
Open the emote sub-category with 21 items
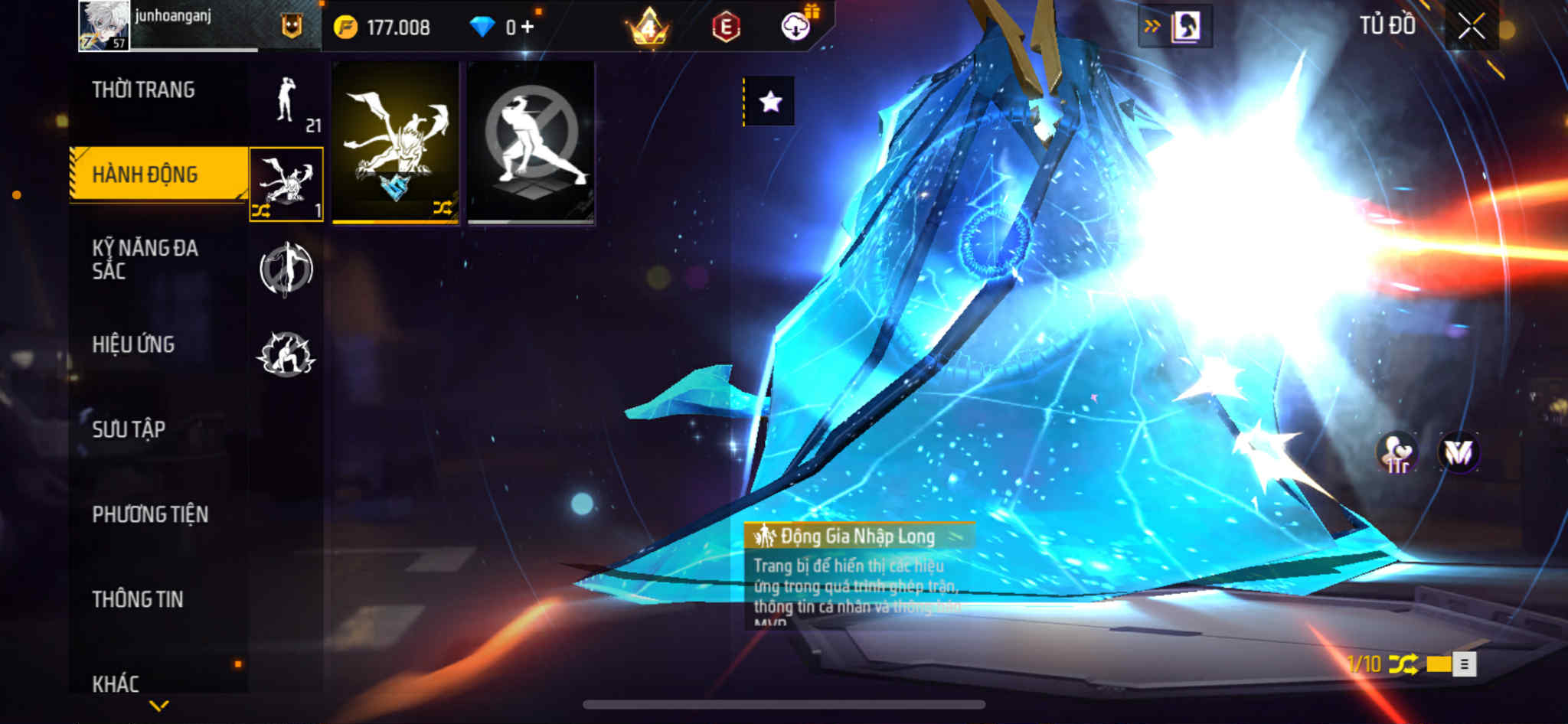click(x=287, y=103)
